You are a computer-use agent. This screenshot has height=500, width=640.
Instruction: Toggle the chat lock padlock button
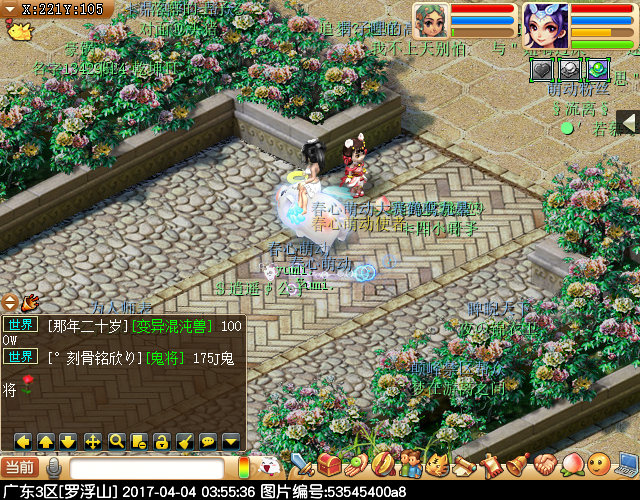pos(162,440)
